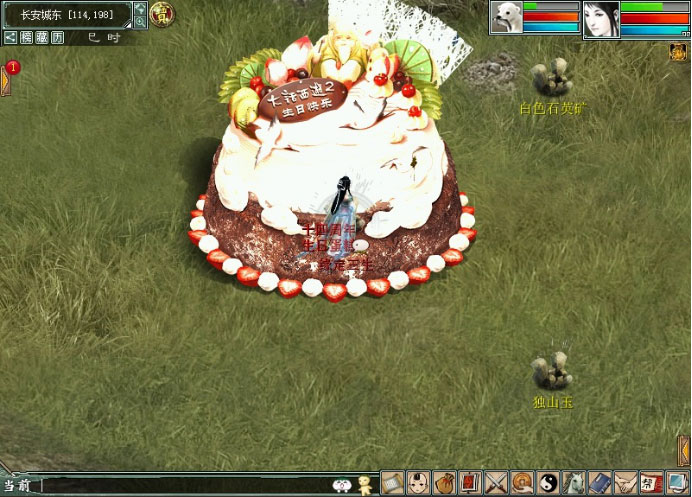Click the share icon under location bar
Screen dimensions: 692x497
9,37
